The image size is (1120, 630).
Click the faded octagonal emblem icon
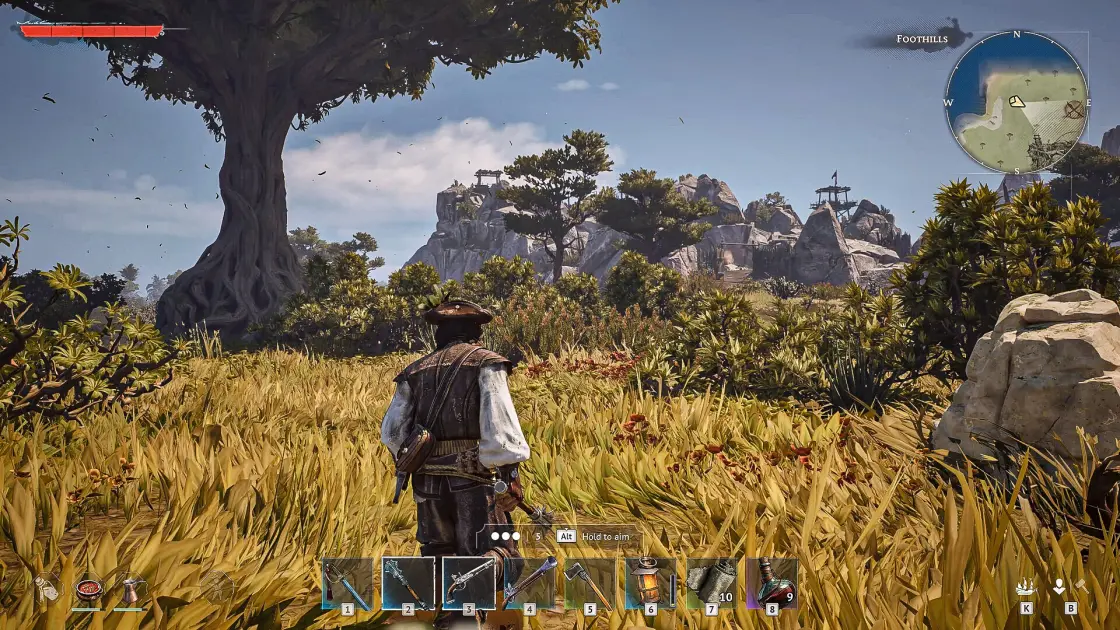click(x=216, y=587)
